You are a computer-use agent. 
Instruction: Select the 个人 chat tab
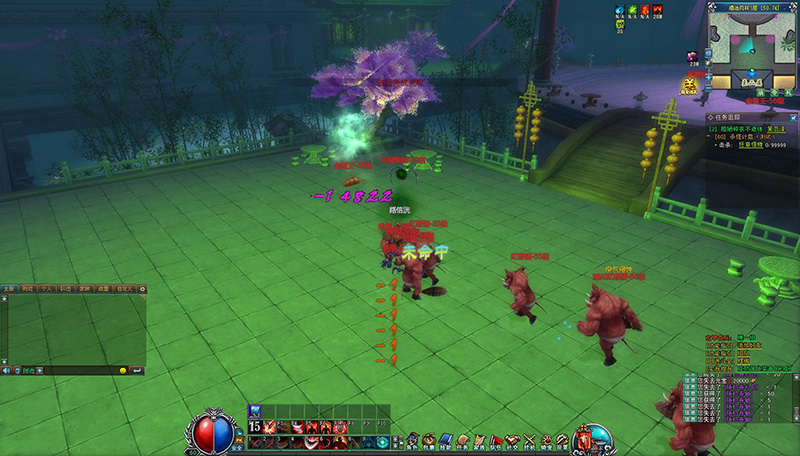point(49,289)
